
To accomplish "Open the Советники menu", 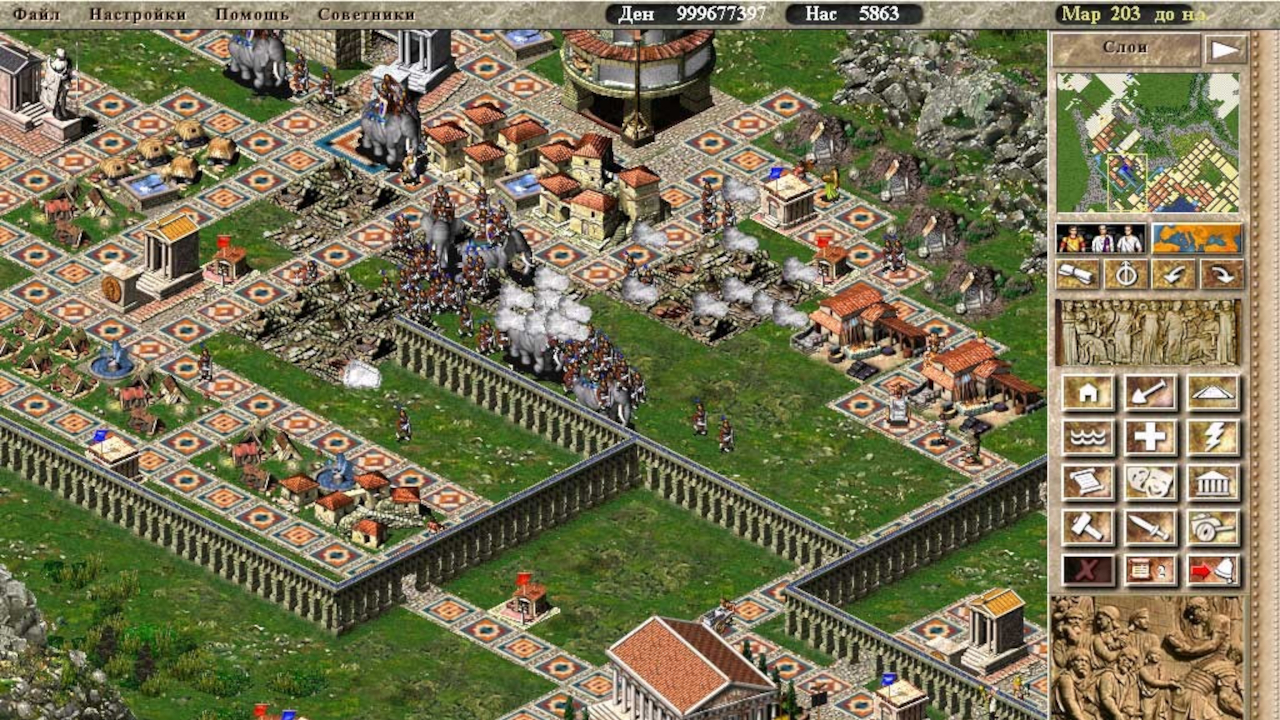I will coord(366,14).
